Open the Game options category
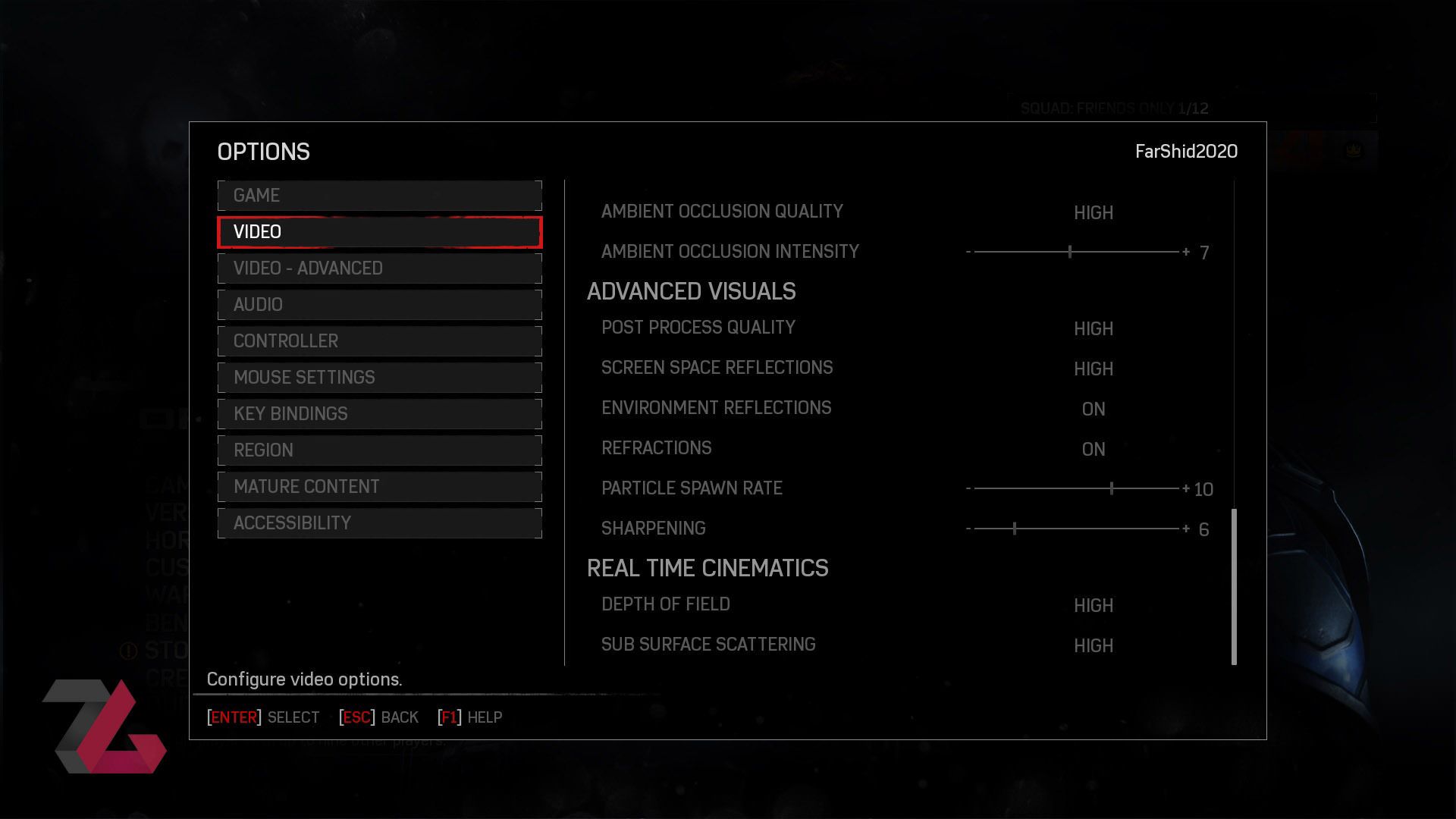Image resolution: width=1456 pixels, height=819 pixels. [x=379, y=196]
